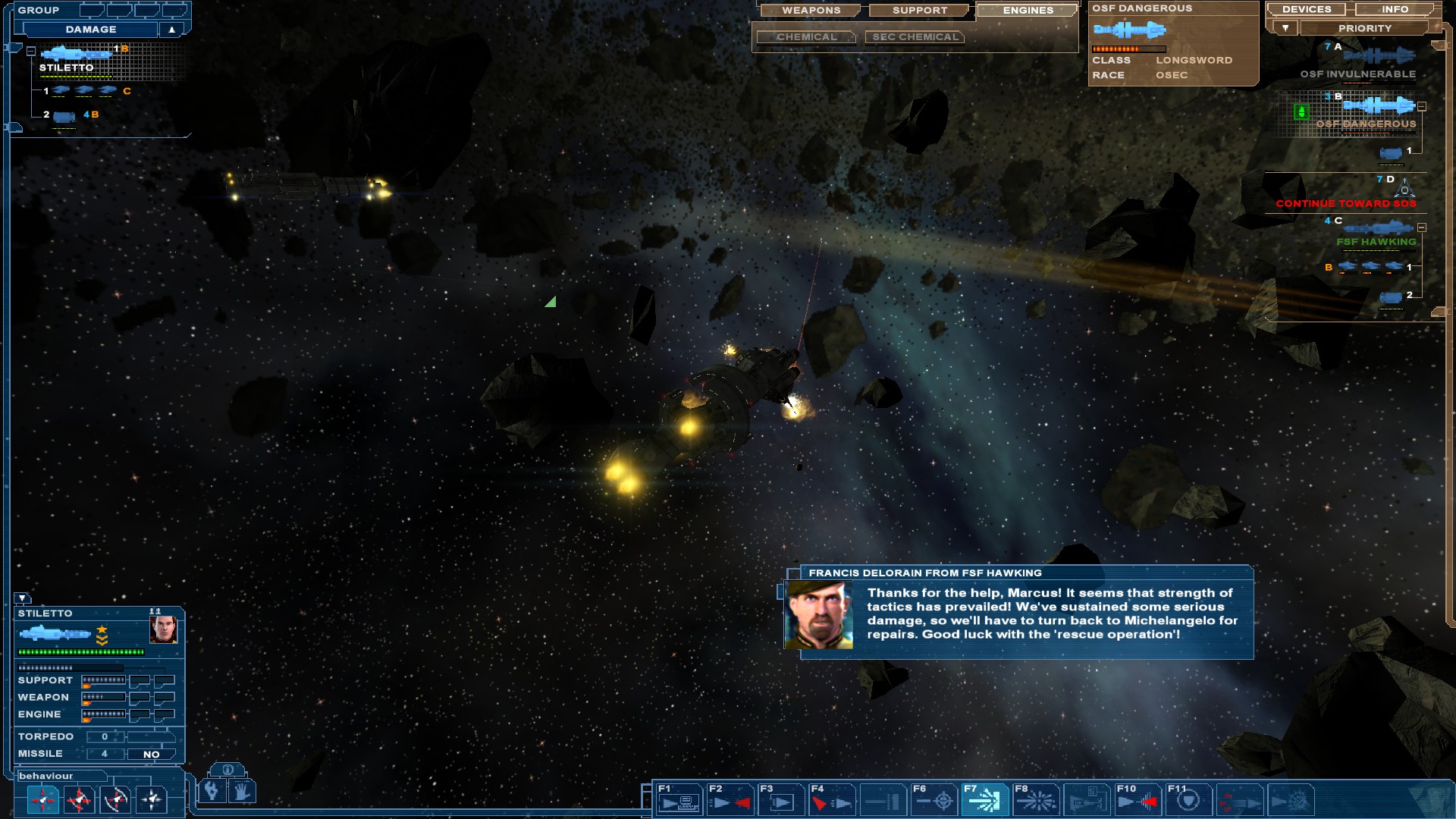Choose FSF Hawking in the contact list
This screenshot has height=819, width=1456.
[1376, 241]
